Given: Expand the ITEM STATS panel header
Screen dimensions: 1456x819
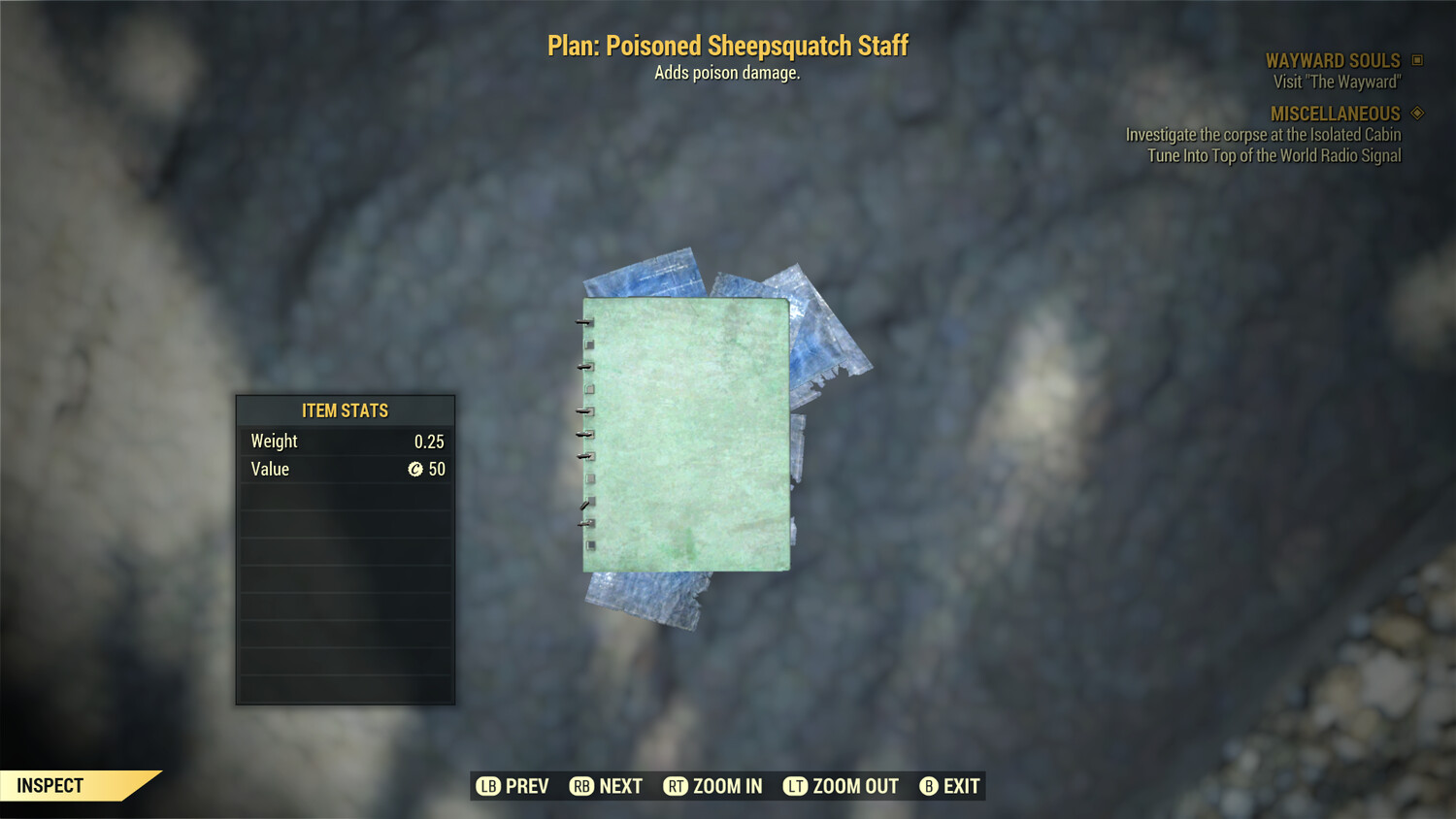Looking at the screenshot, I should click(x=345, y=410).
